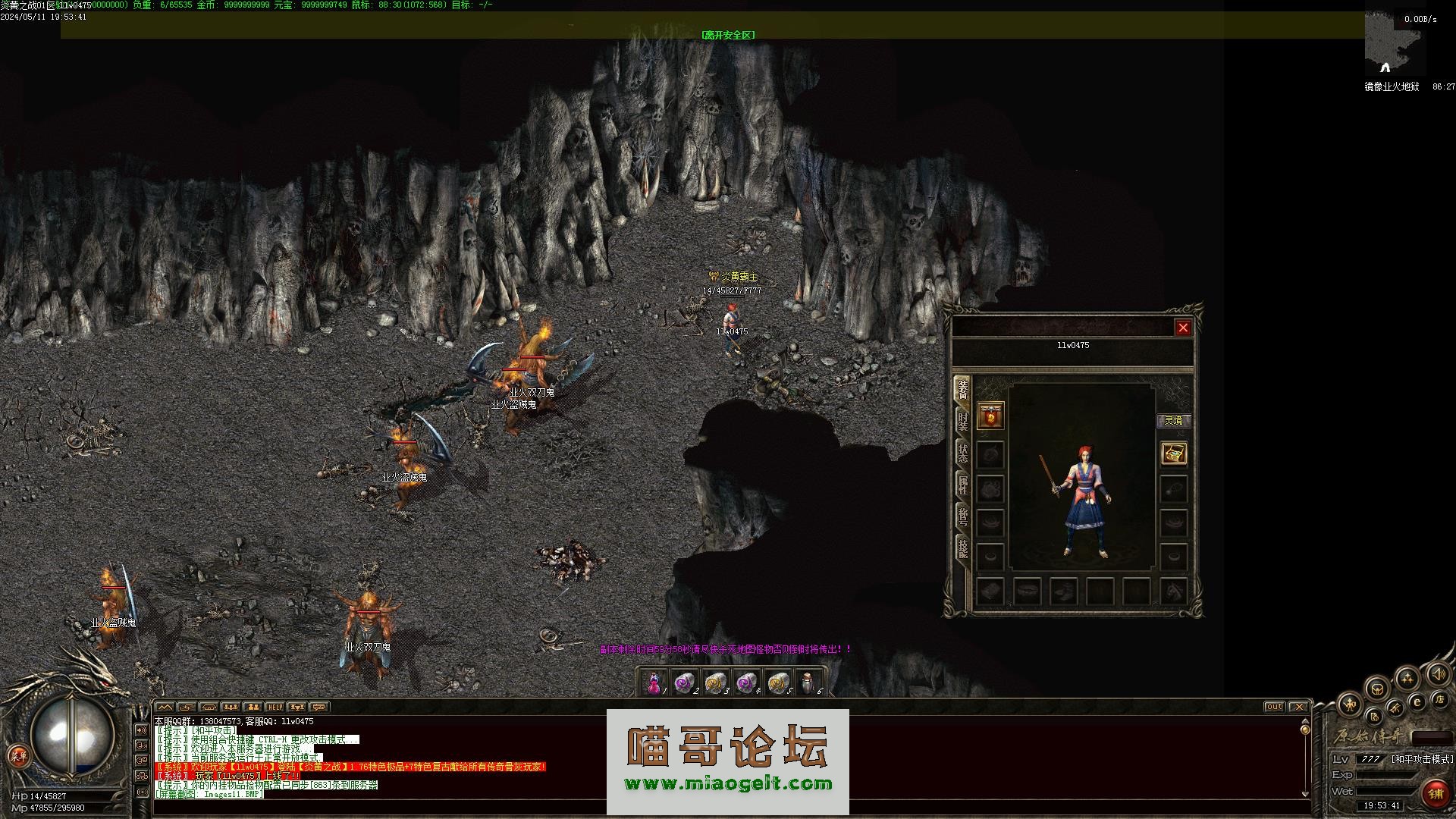The height and width of the screenshot is (819, 1456).
Task: Click the 离开安全区 label at top
Action: coord(728,35)
